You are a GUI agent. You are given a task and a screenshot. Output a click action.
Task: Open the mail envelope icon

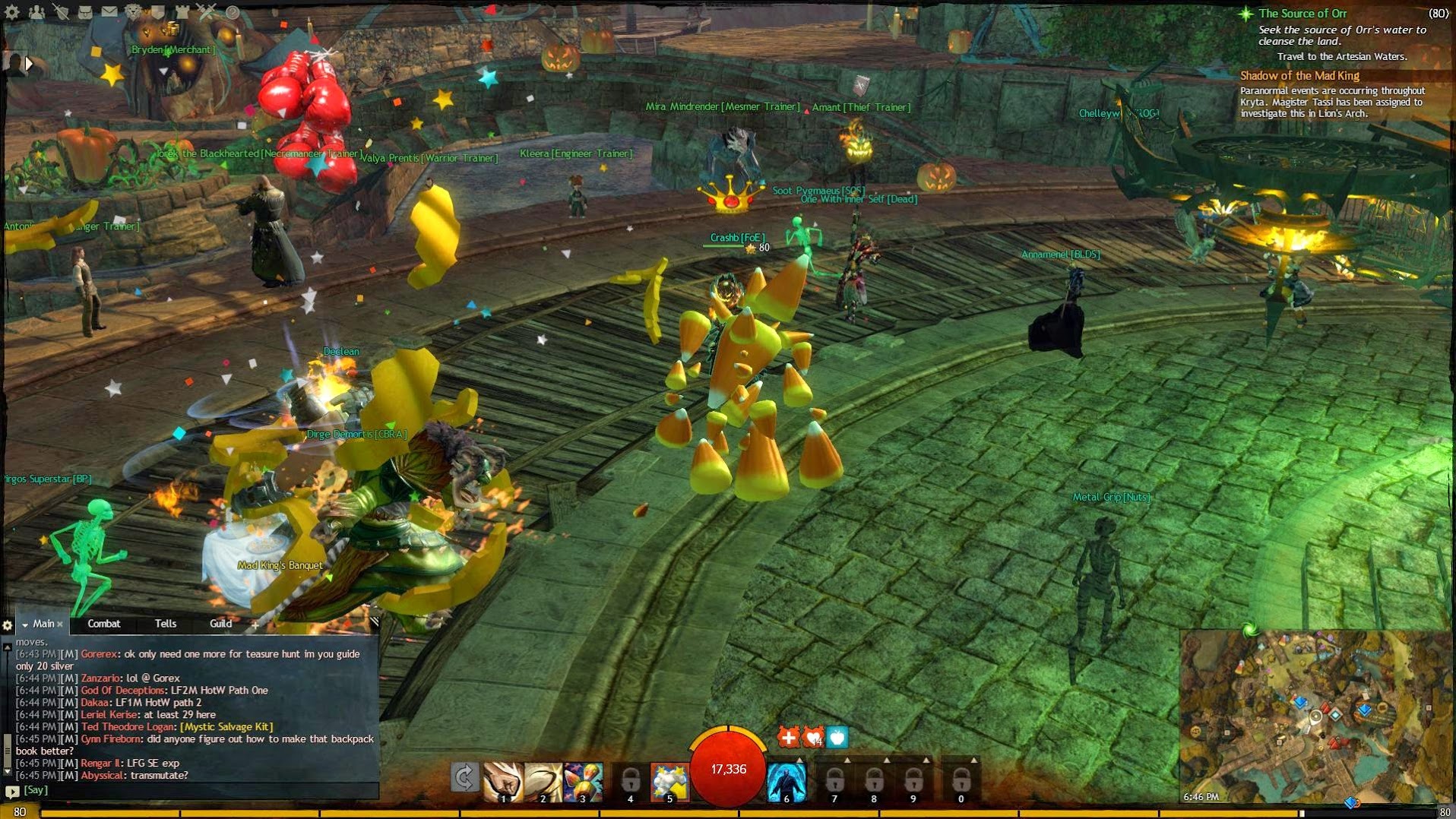pos(109,11)
